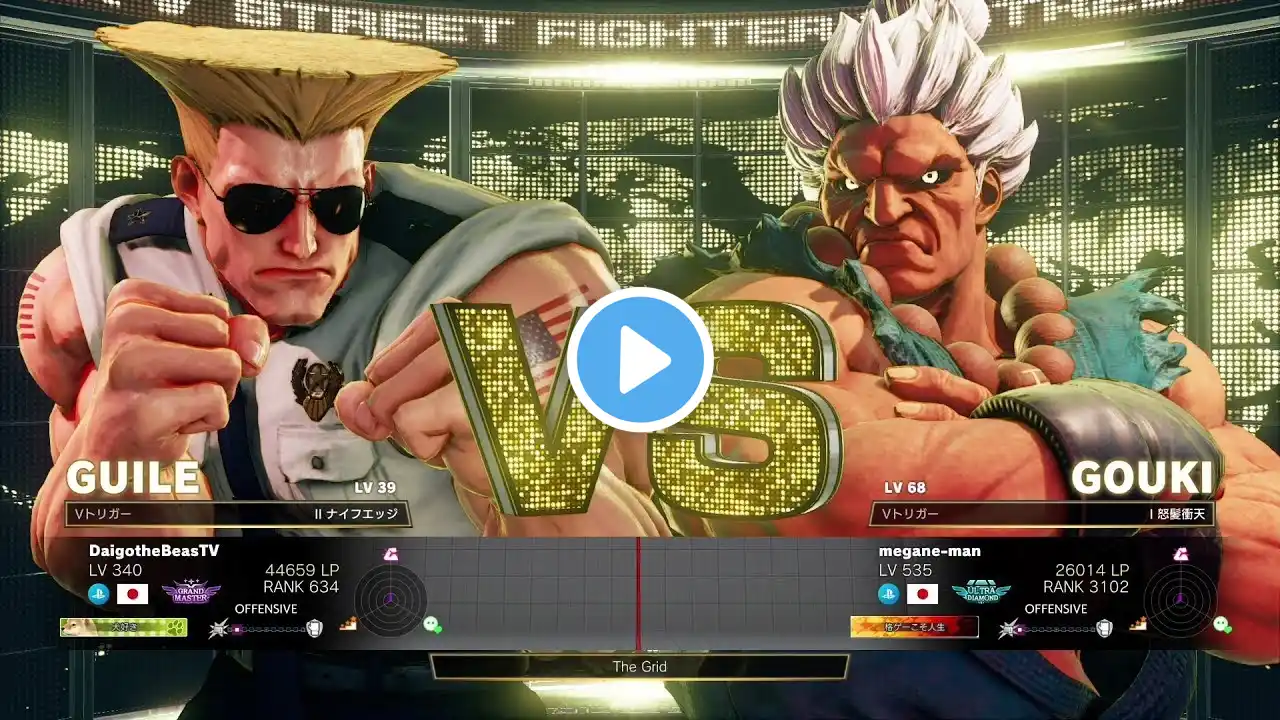1280x720 pixels.
Task: Click The Grid stage name label
Action: 640,666
